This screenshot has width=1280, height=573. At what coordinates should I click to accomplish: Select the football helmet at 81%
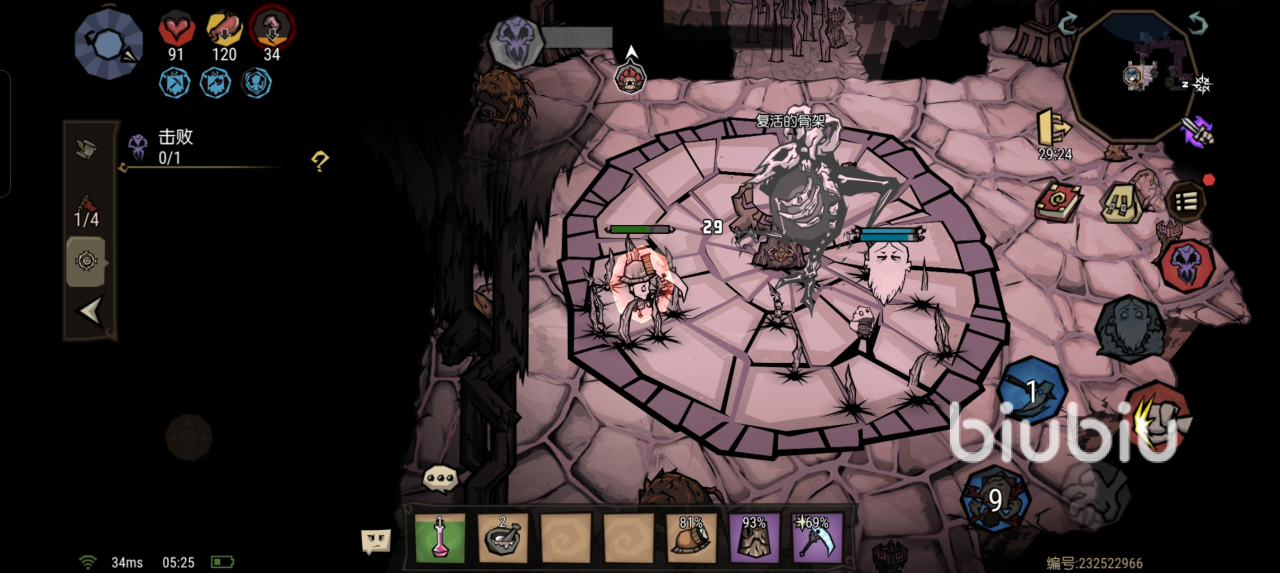(692, 538)
